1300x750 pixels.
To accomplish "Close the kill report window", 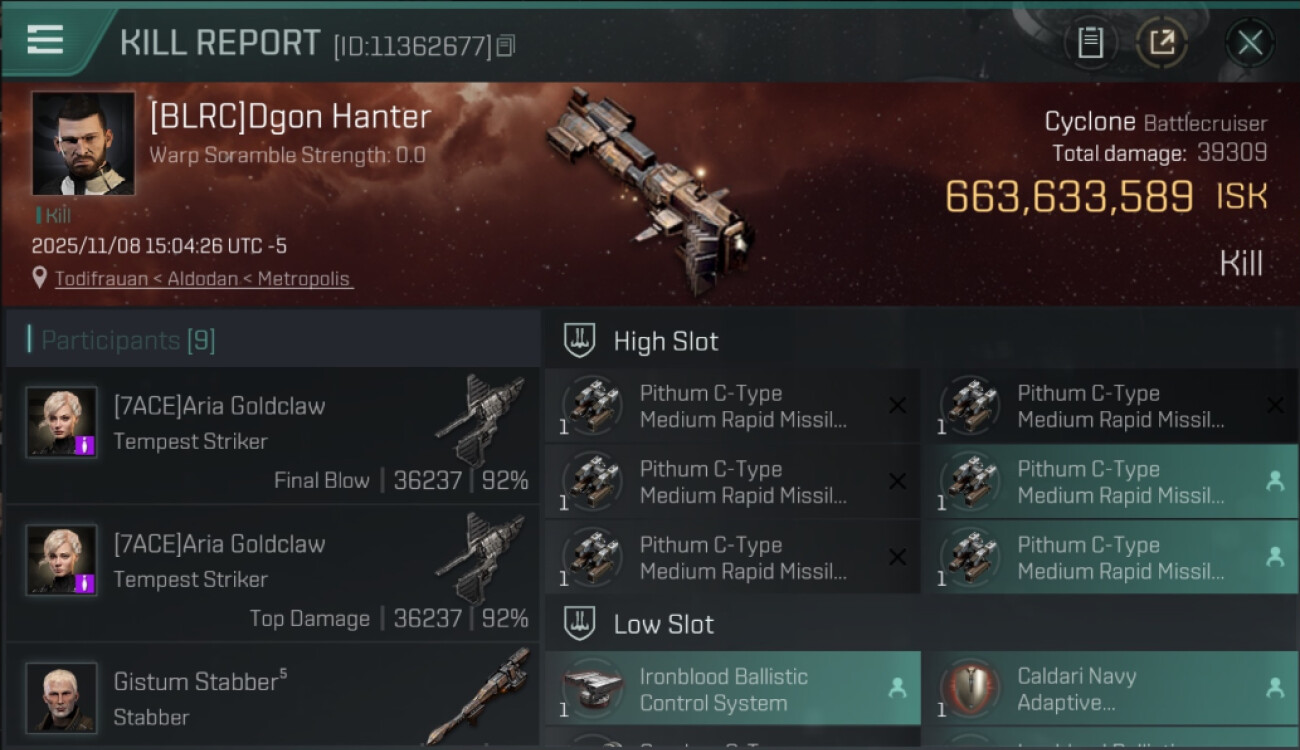I will (x=1250, y=42).
